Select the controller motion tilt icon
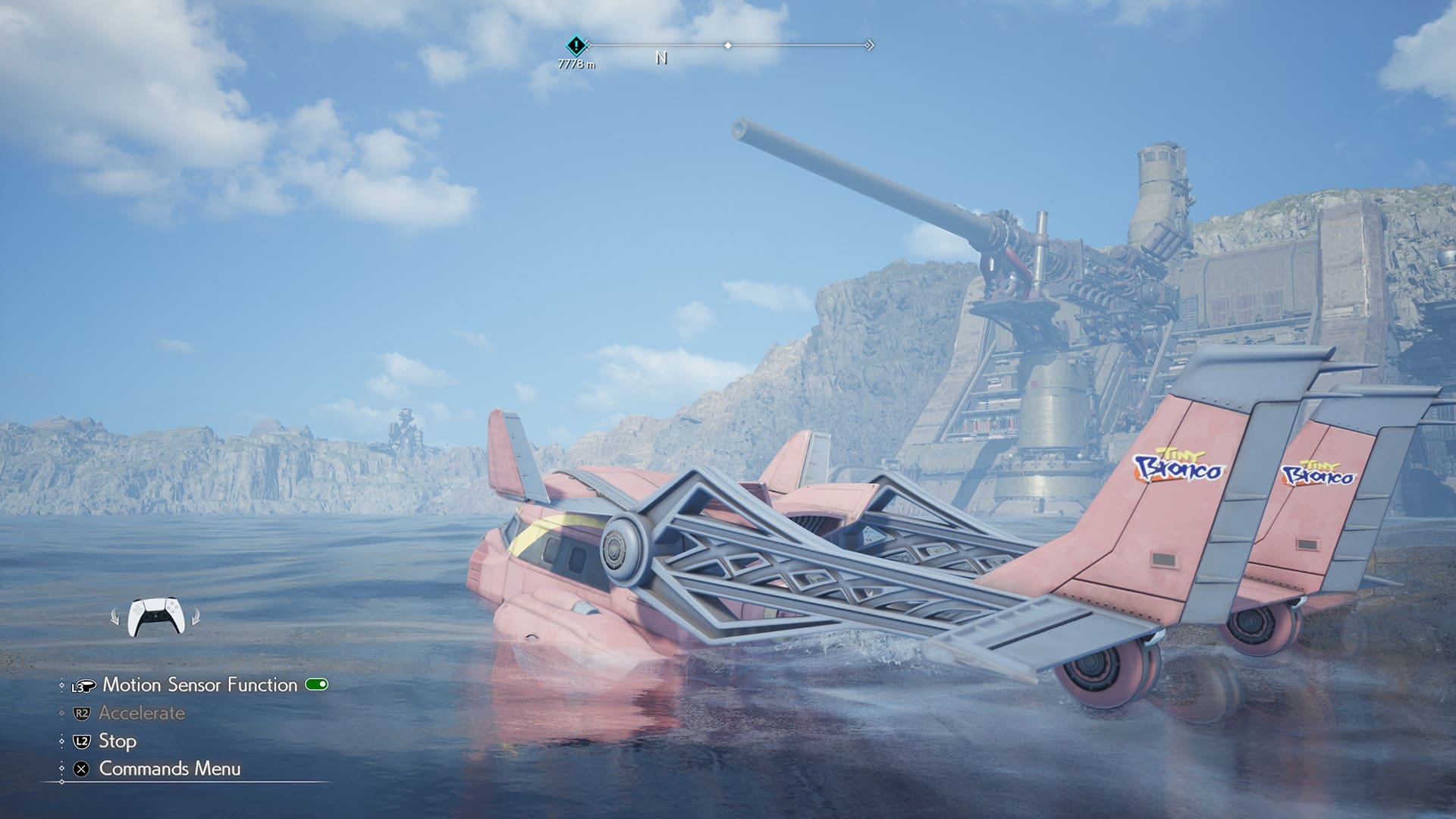1456x819 pixels. [155, 617]
